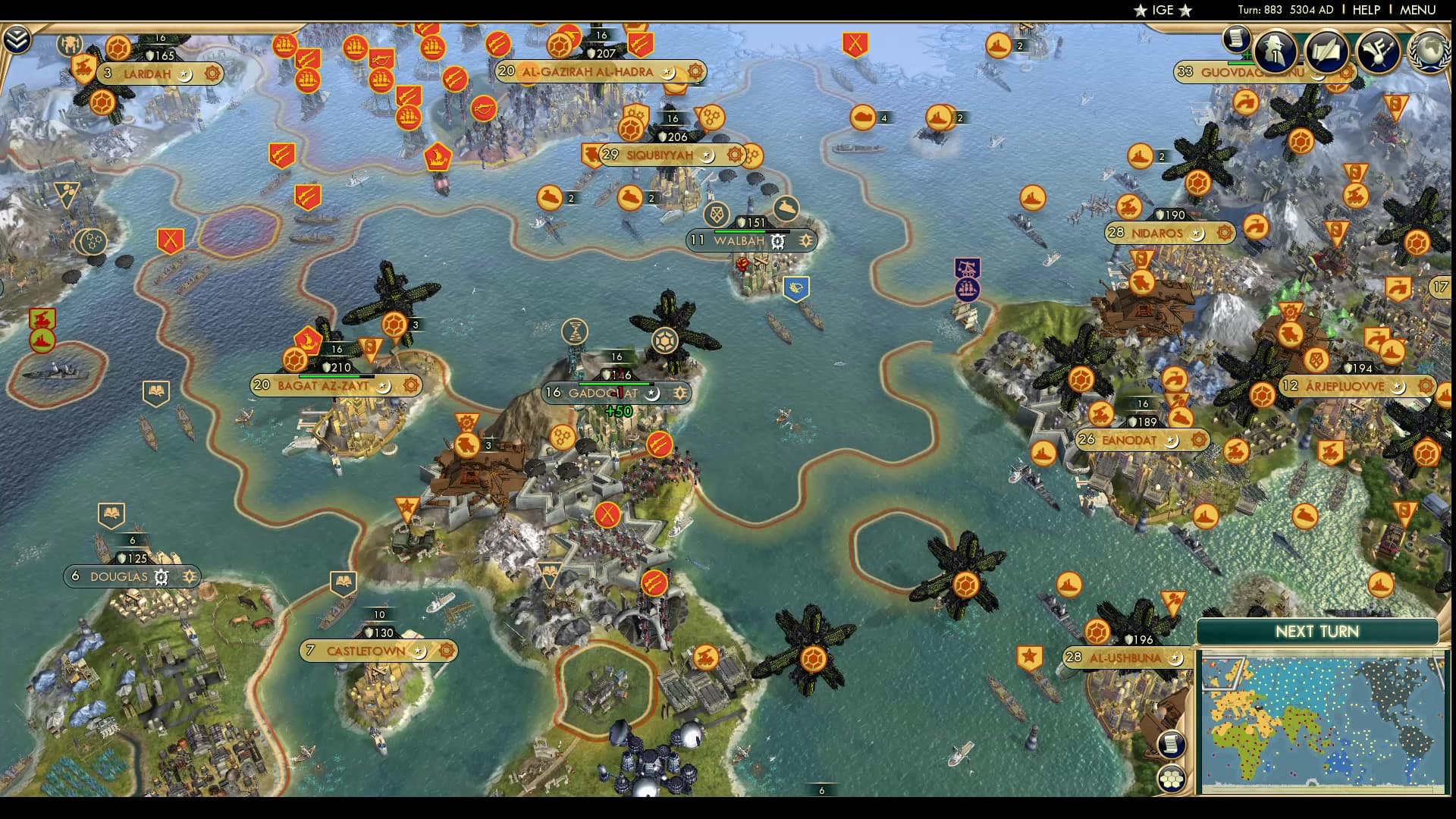The width and height of the screenshot is (1456, 819).
Task: Open production gear on the Castletown banner
Action: pyautogui.click(x=446, y=650)
